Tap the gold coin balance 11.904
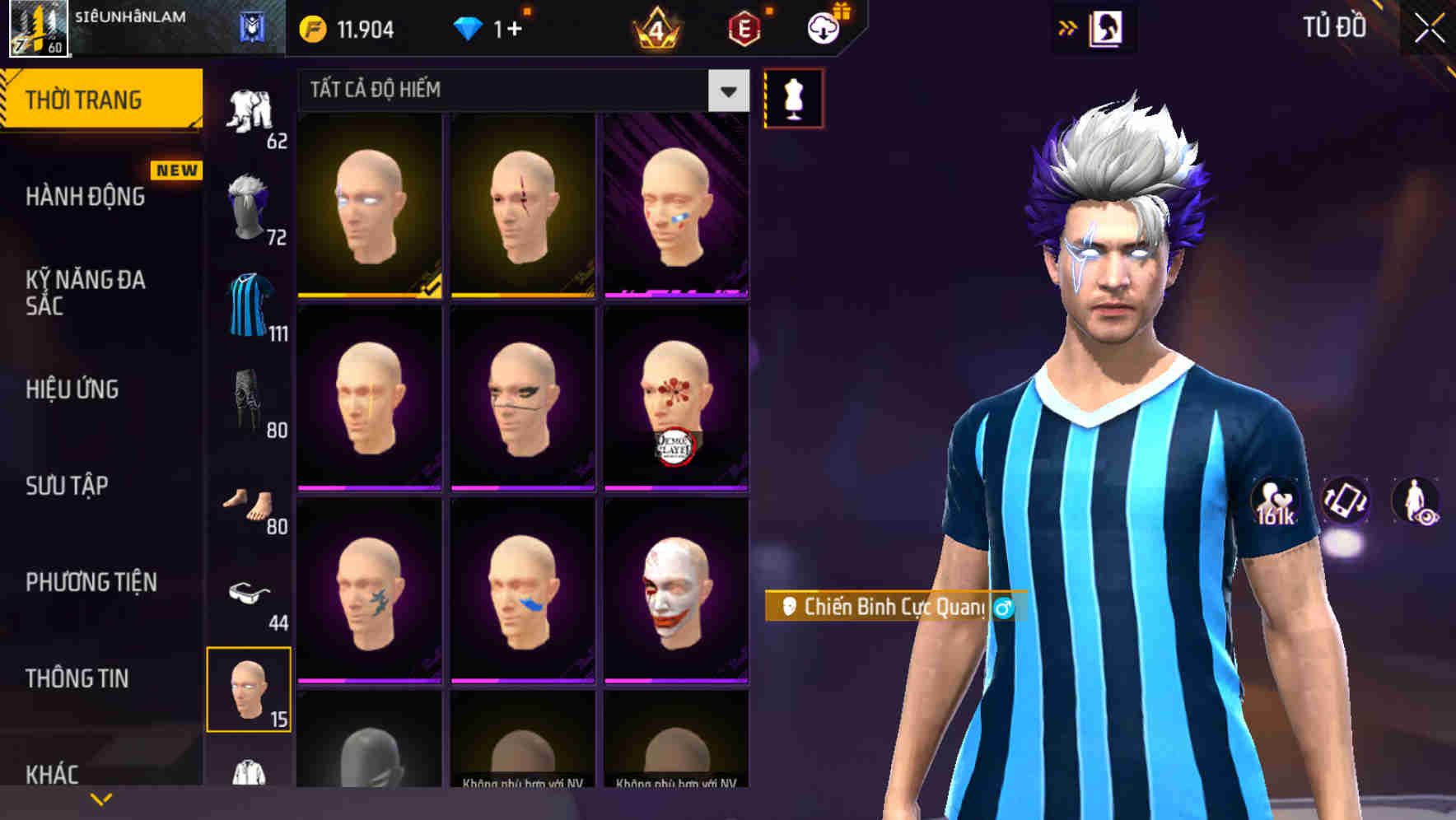The width and height of the screenshot is (1456, 820). pyautogui.click(x=346, y=27)
